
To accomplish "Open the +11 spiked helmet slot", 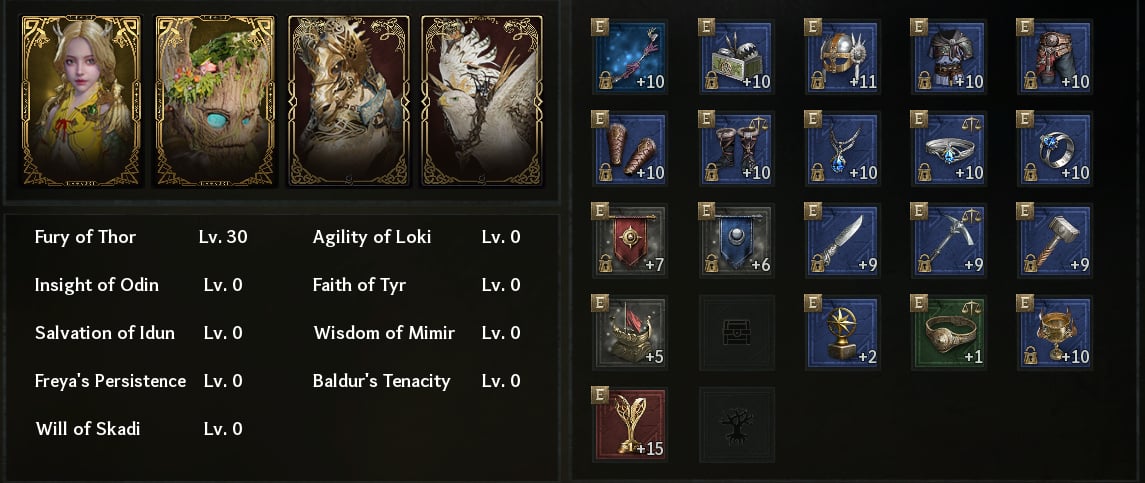I will (843, 56).
